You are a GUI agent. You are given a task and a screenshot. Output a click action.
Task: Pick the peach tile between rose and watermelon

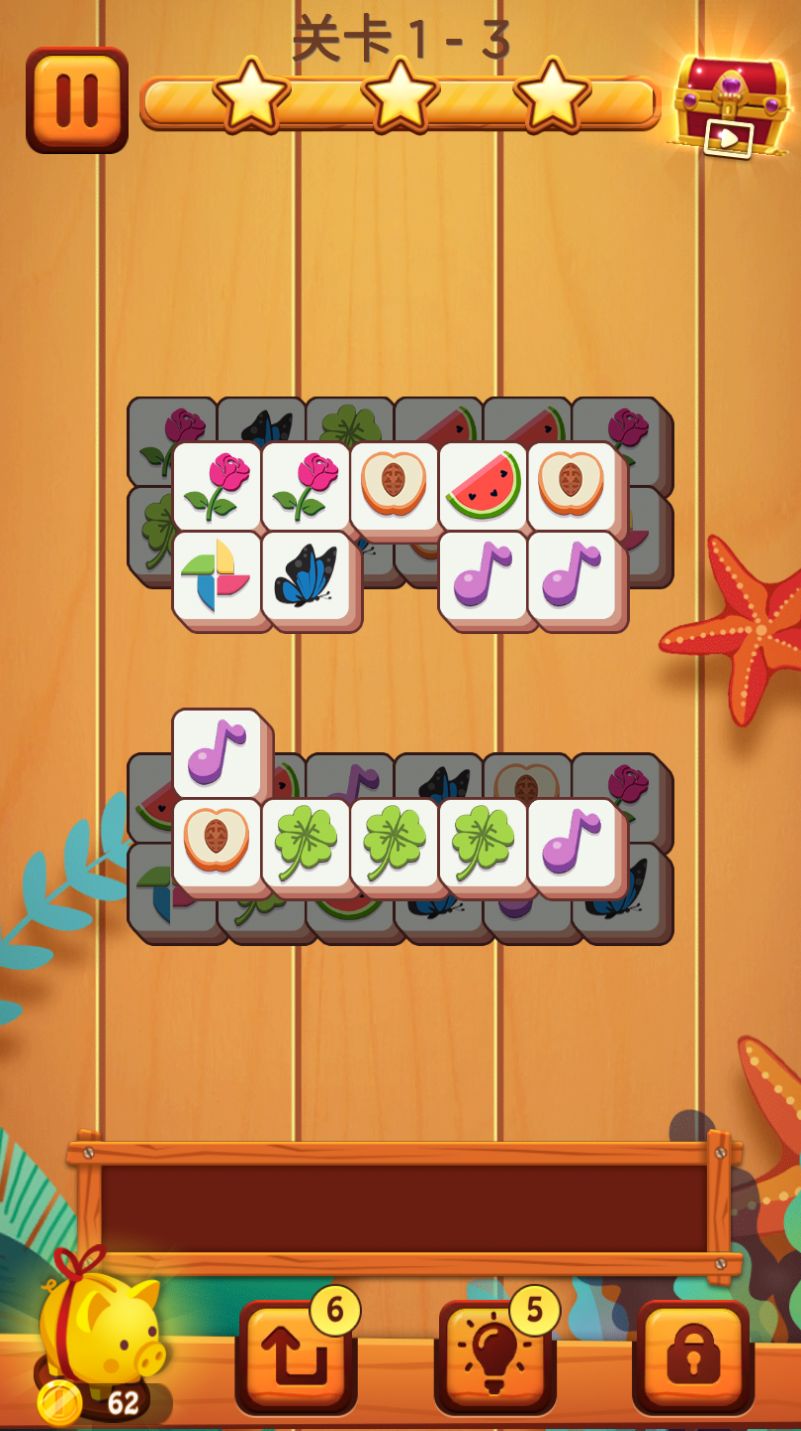[x=394, y=485]
